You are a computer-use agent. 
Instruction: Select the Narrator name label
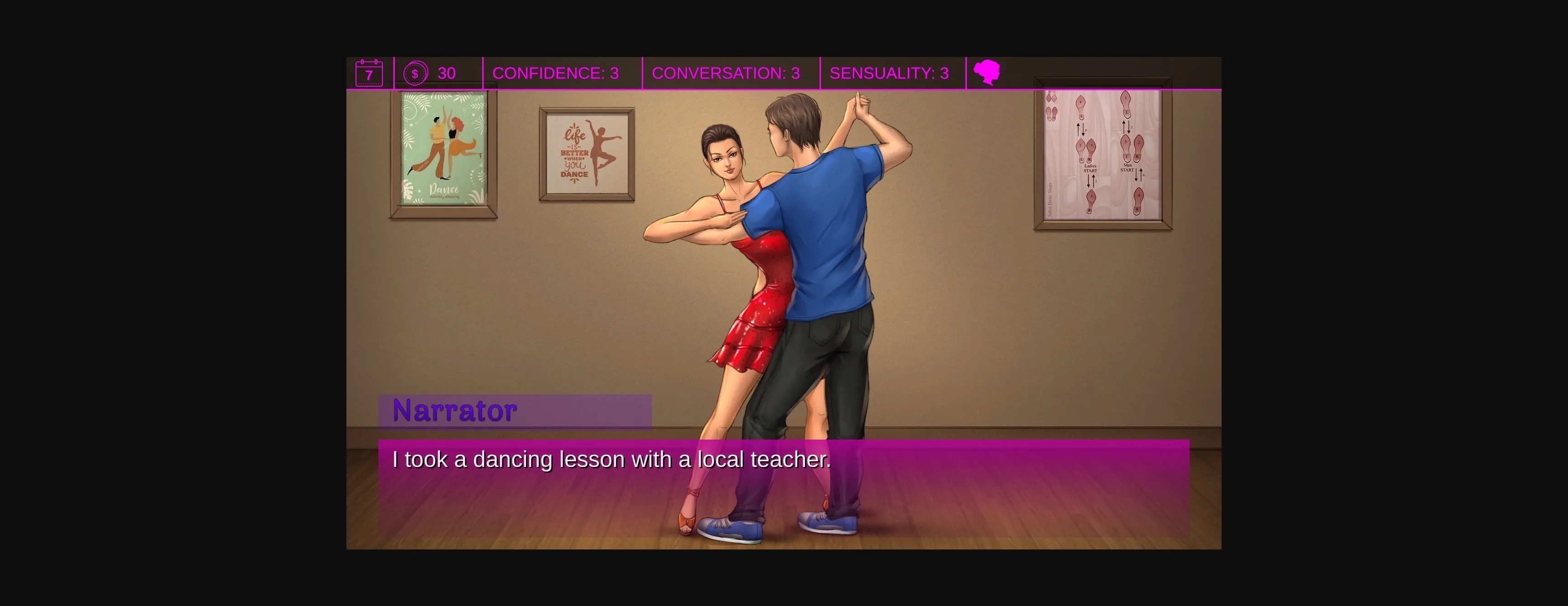pos(454,410)
